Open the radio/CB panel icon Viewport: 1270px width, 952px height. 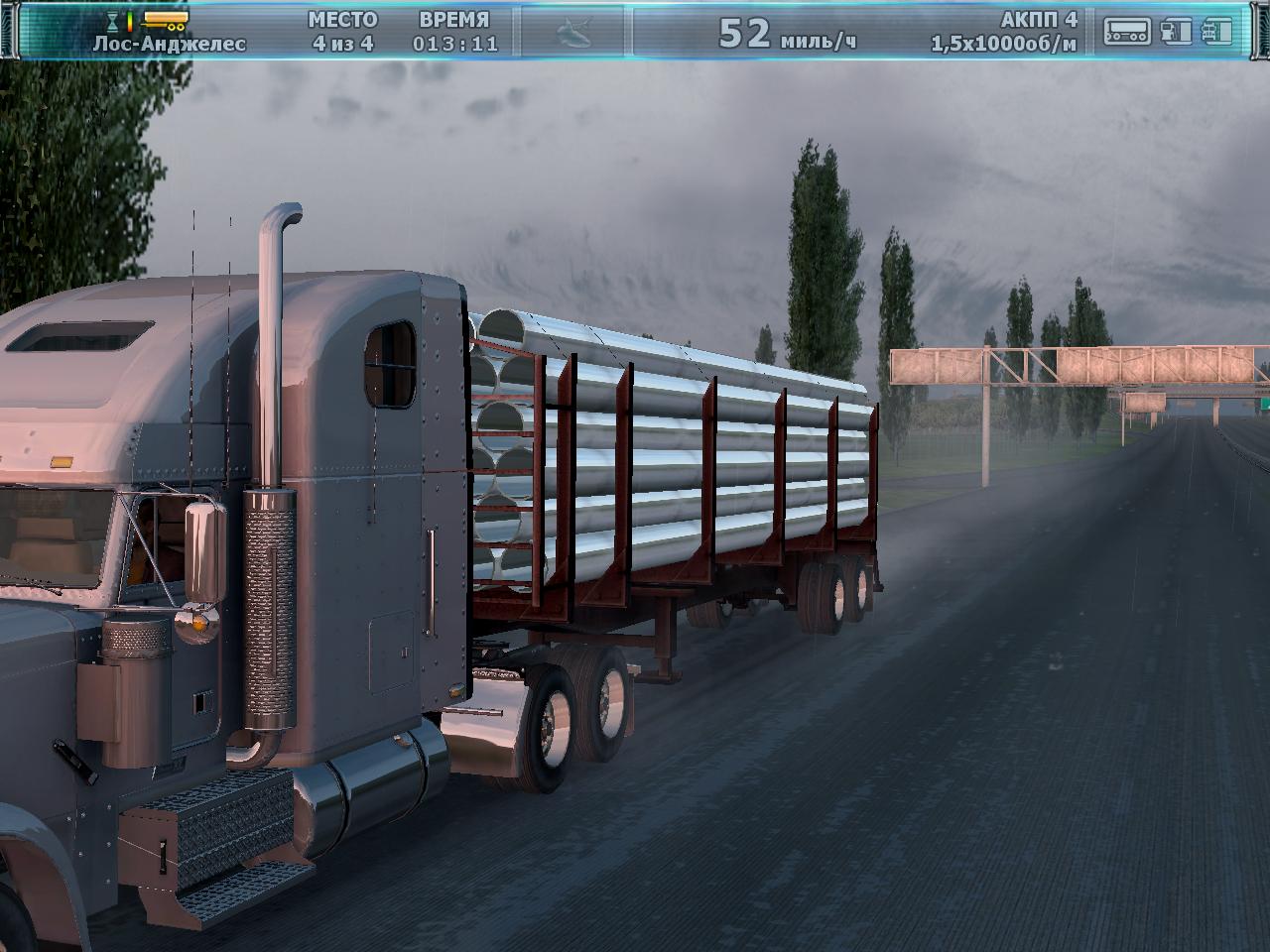tap(1127, 32)
